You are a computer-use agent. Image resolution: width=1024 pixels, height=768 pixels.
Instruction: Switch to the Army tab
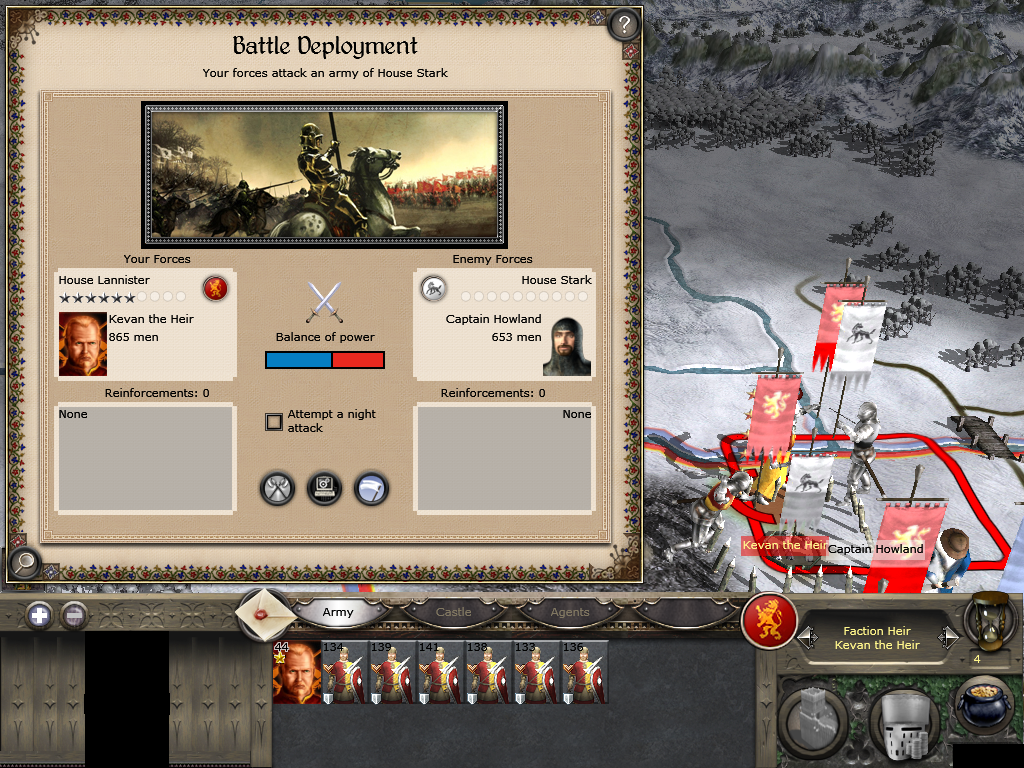click(x=338, y=612)
